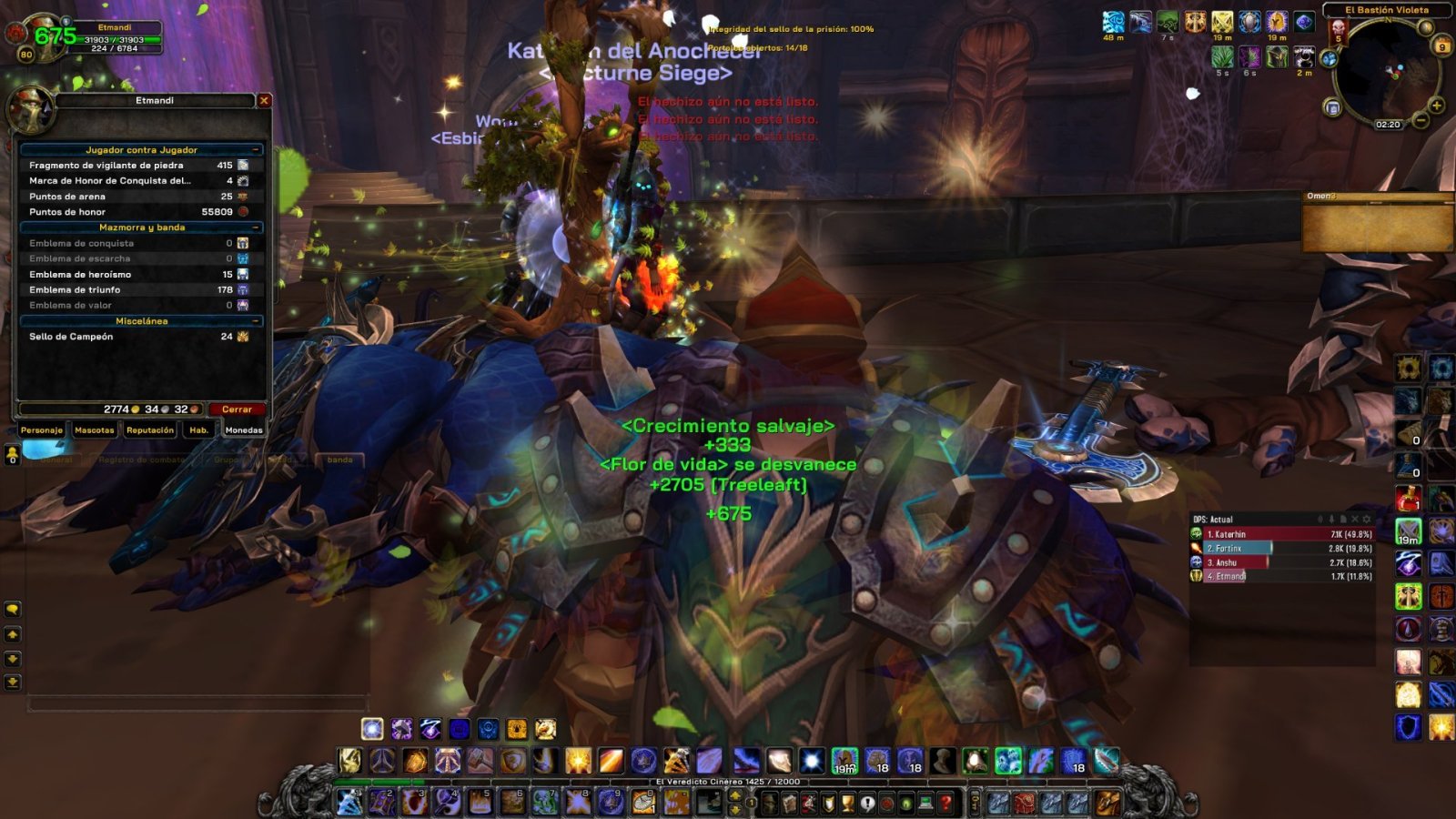
Task: Click the minimap clock showing 02:20
Action: pyautogui.click(x=1389, y=124)
